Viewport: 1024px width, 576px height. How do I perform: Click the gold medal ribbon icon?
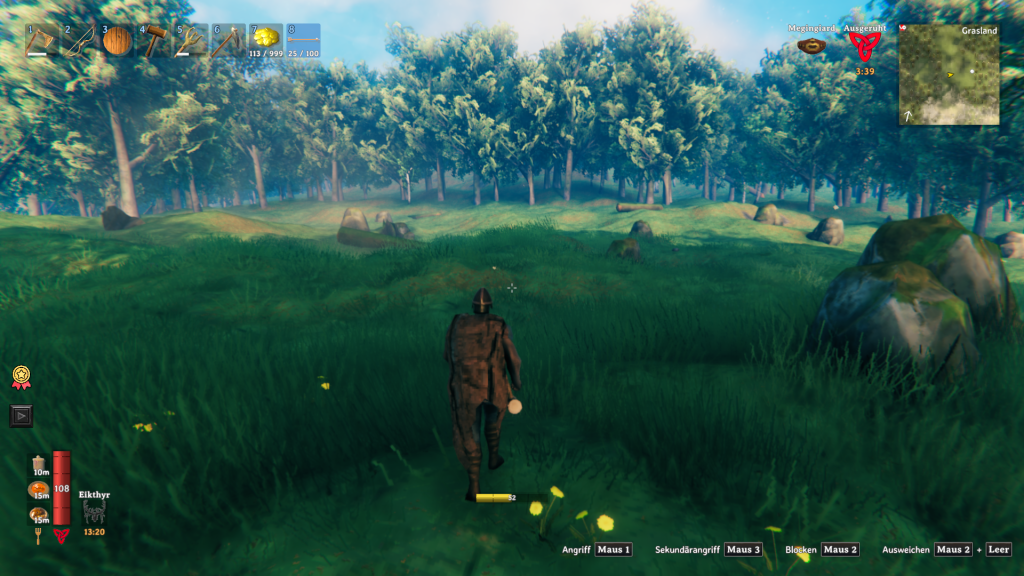[x=21, y=377]
